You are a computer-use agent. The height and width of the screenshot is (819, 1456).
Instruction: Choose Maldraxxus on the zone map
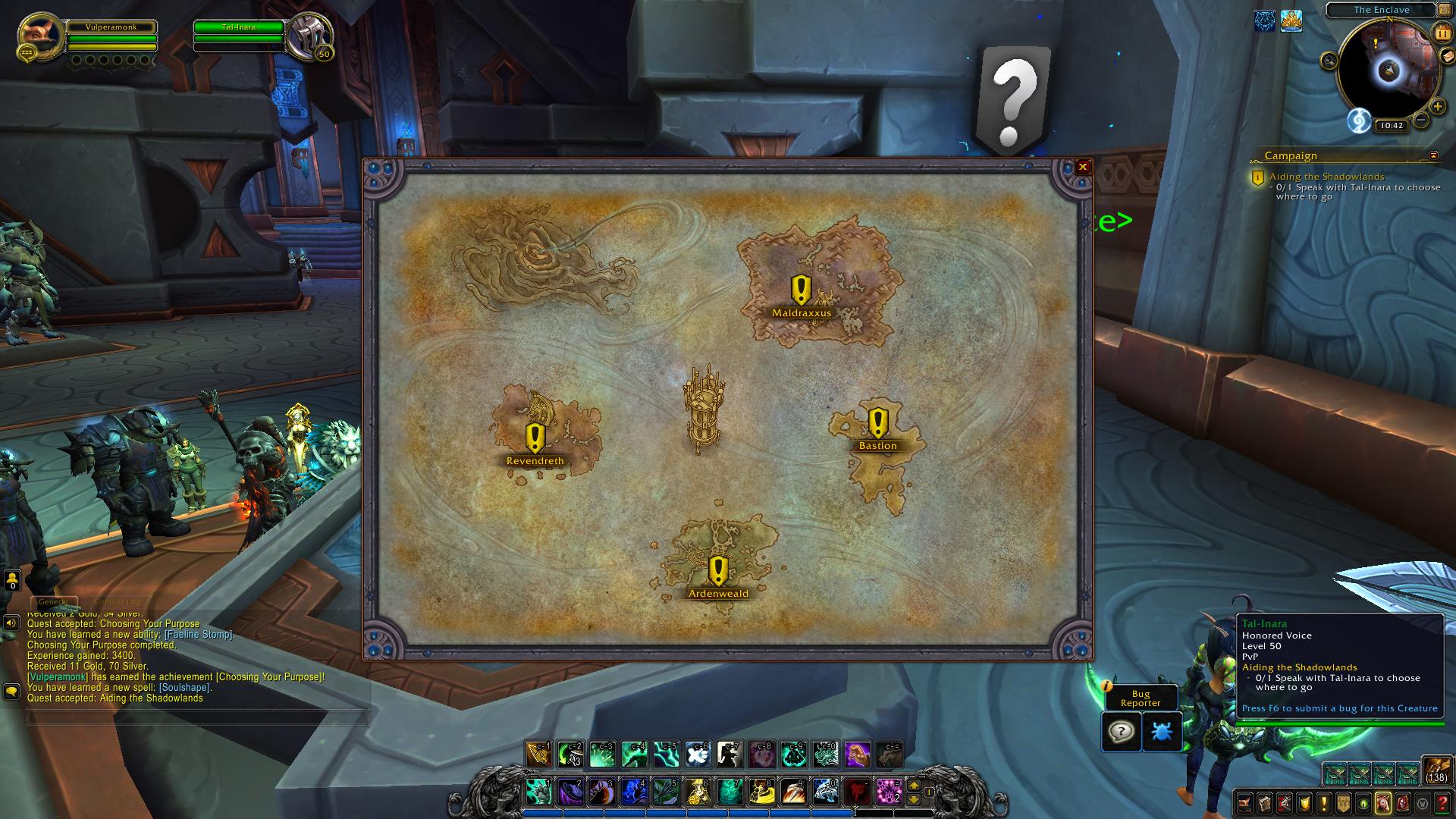801,292
